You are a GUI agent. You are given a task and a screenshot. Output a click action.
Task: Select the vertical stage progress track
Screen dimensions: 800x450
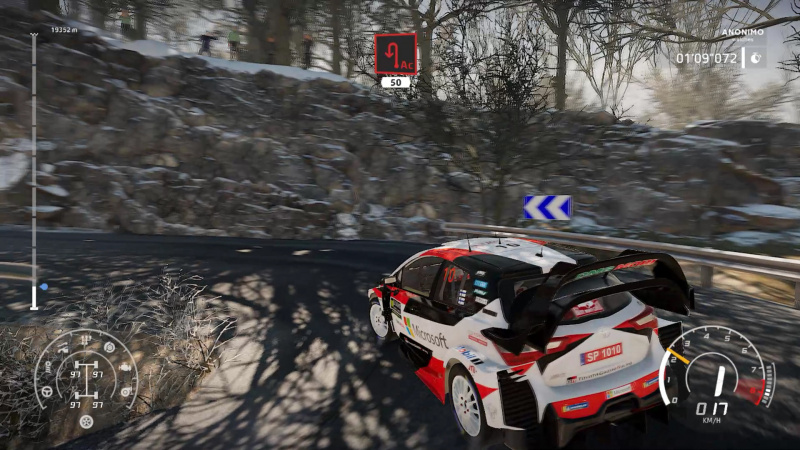pyautogui.click(x=34, y=170)
